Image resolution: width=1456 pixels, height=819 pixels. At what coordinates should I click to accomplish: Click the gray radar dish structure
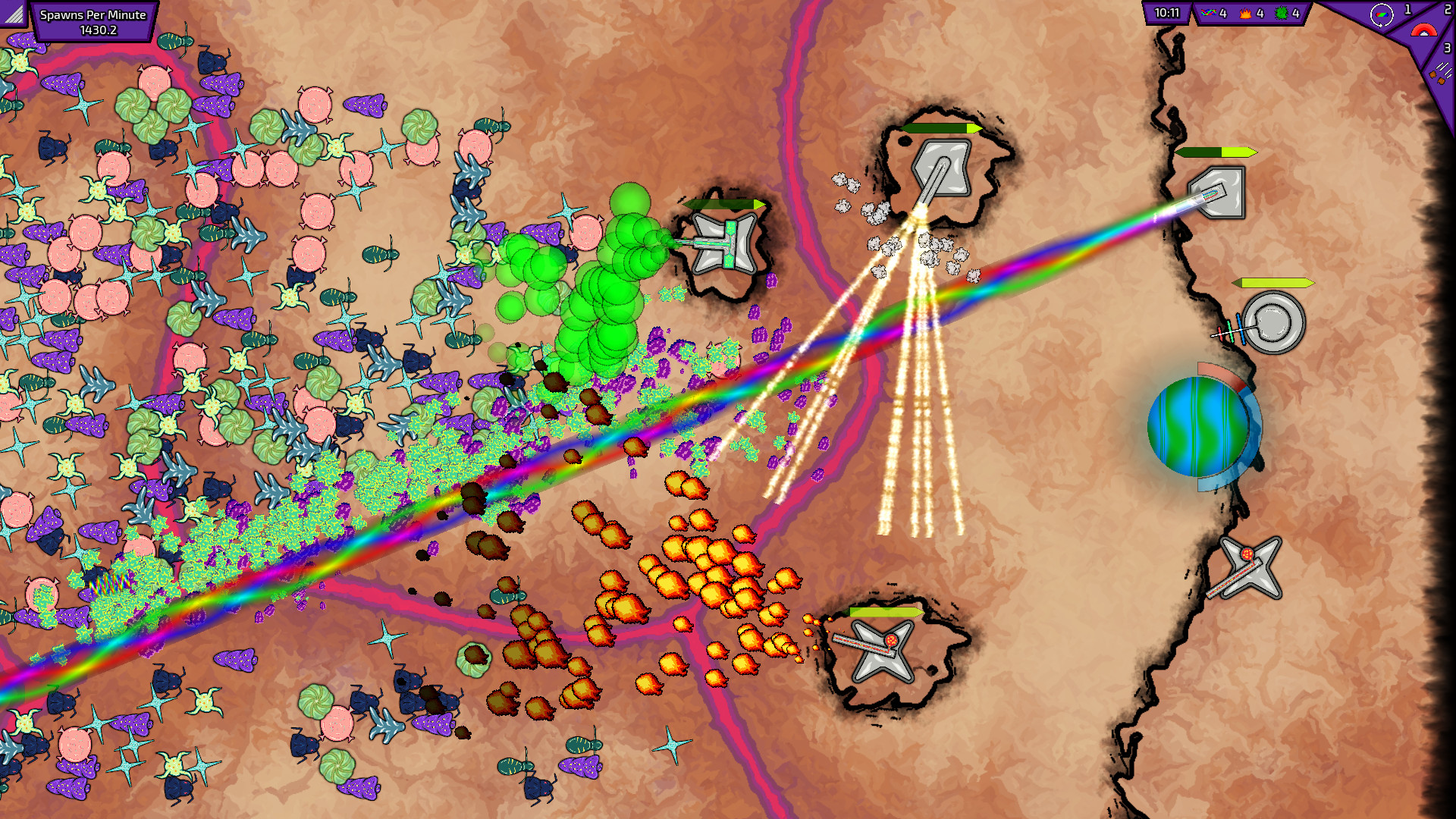(1275, 321)
